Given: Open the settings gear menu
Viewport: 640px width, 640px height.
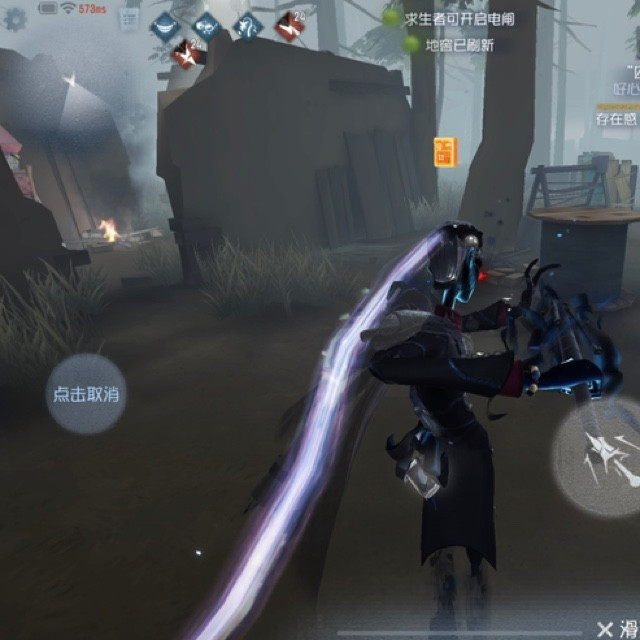Looking at the screenshot, I should (x=15, y=18).
